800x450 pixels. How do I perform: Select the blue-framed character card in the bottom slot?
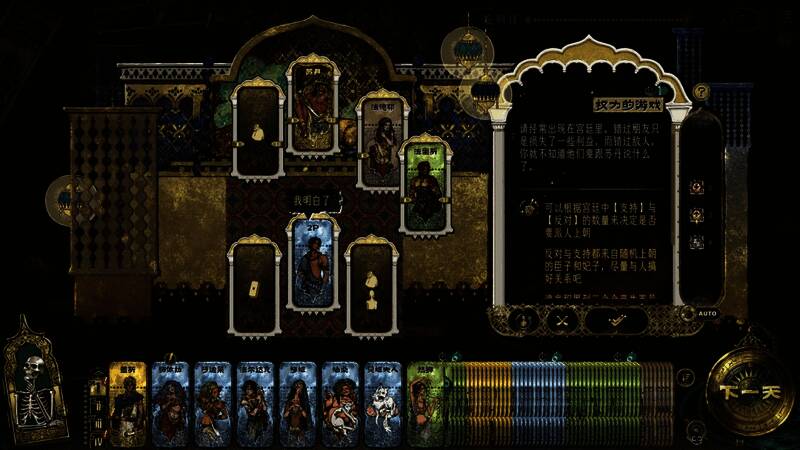tap(312, 270)
